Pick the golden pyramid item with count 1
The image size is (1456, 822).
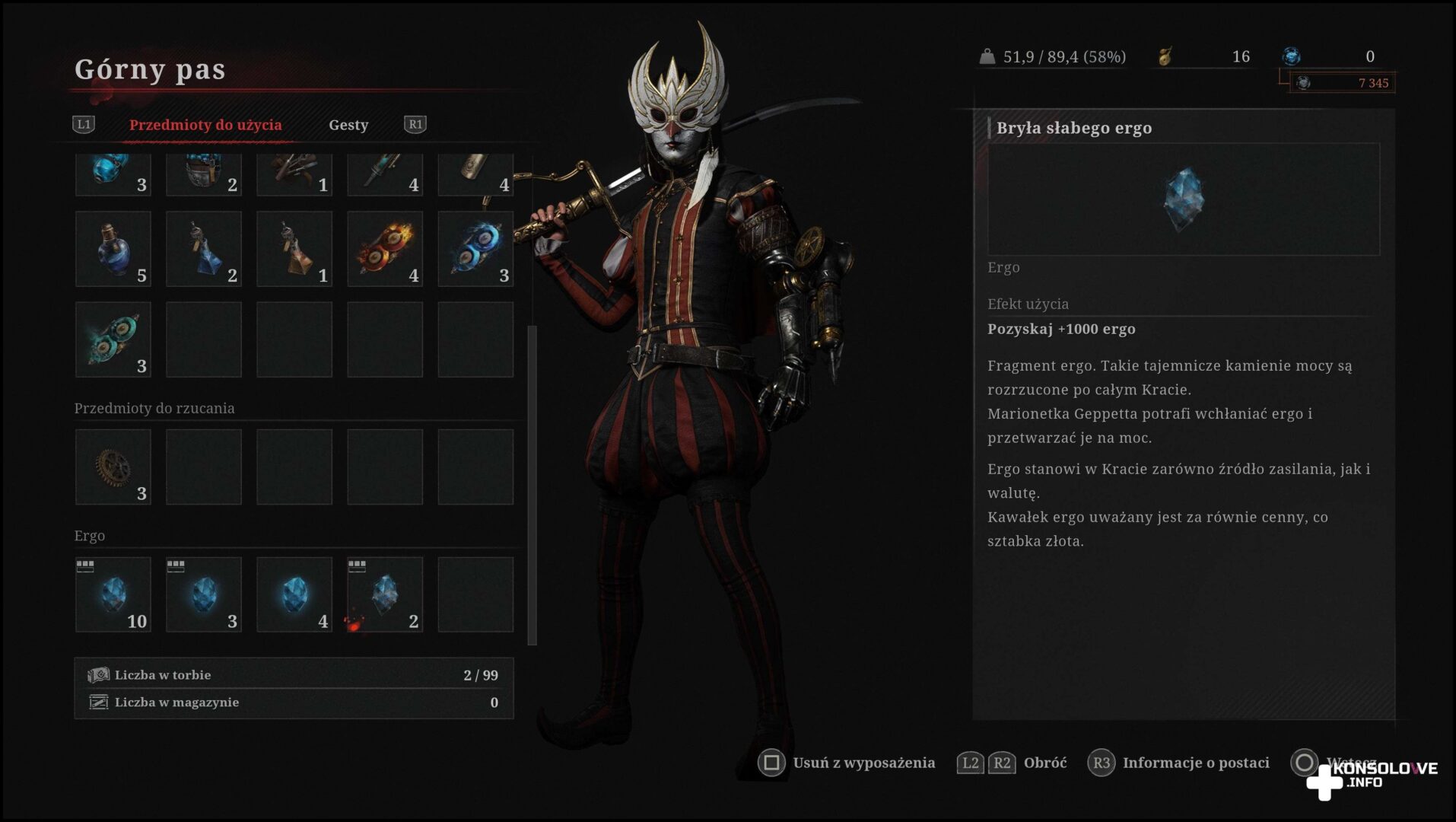[294, 249]
